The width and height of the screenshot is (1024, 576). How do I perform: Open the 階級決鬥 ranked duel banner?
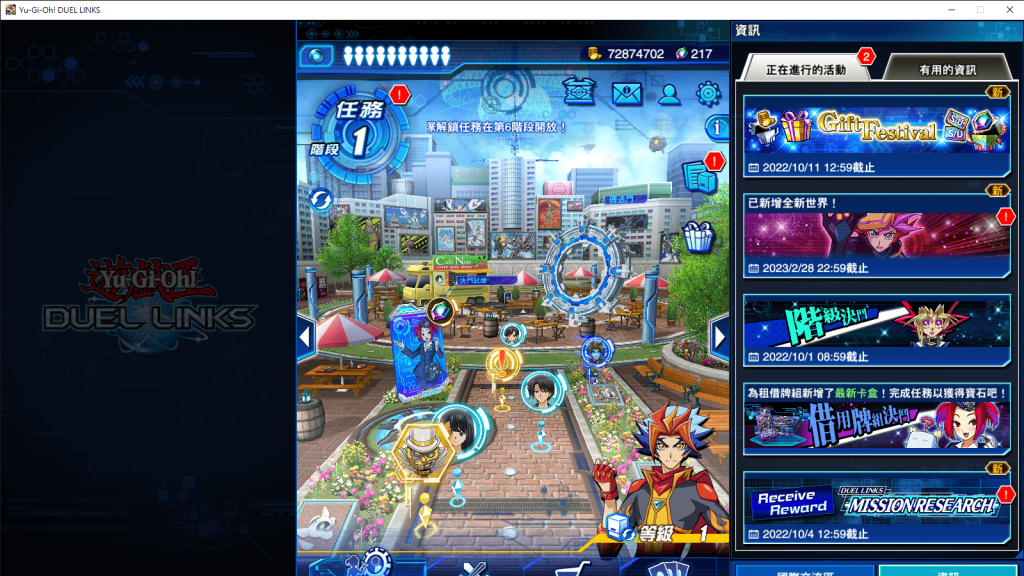(876, 325)
